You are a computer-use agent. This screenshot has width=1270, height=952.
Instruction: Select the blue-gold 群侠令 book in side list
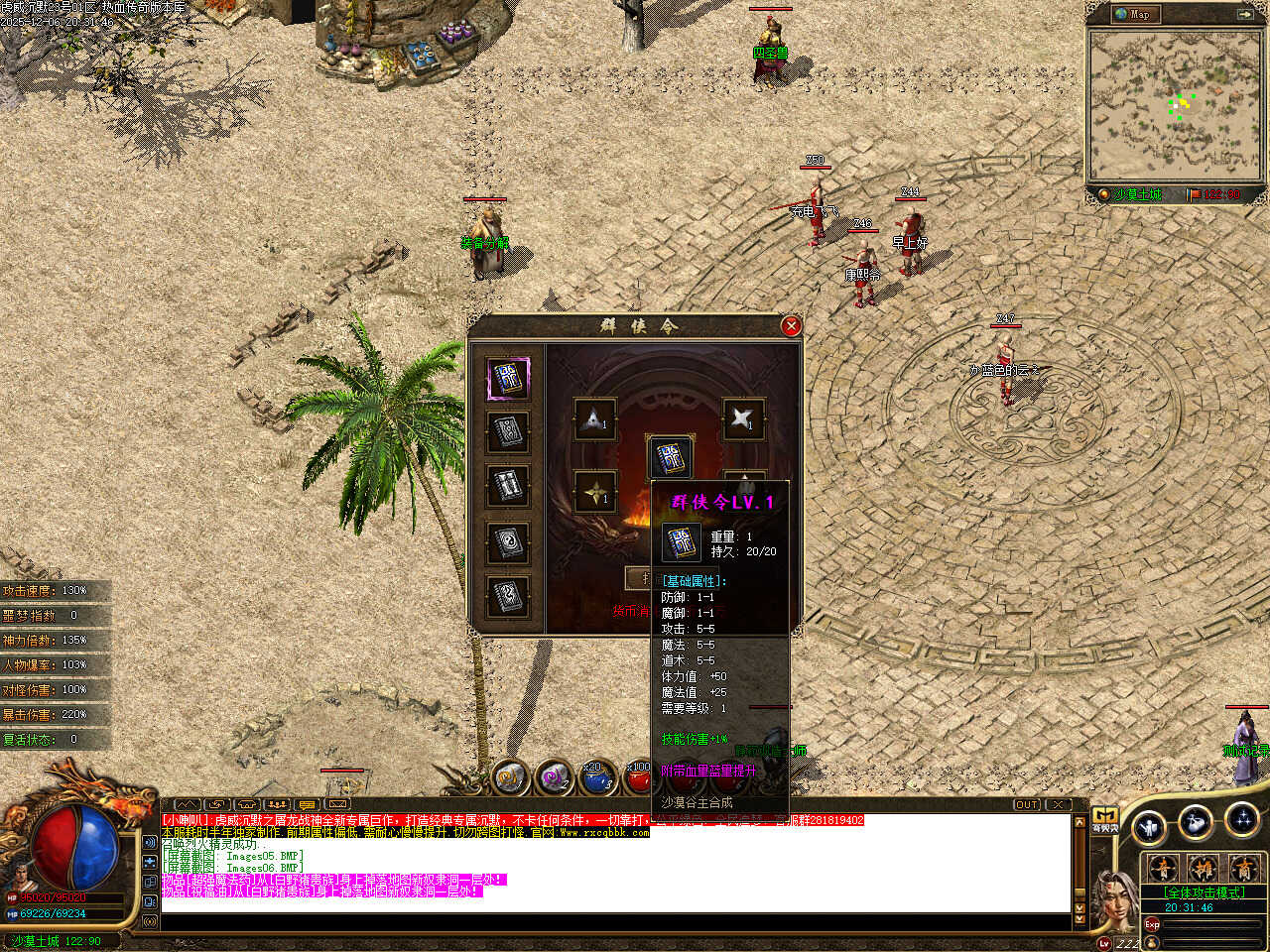point(508,379)
